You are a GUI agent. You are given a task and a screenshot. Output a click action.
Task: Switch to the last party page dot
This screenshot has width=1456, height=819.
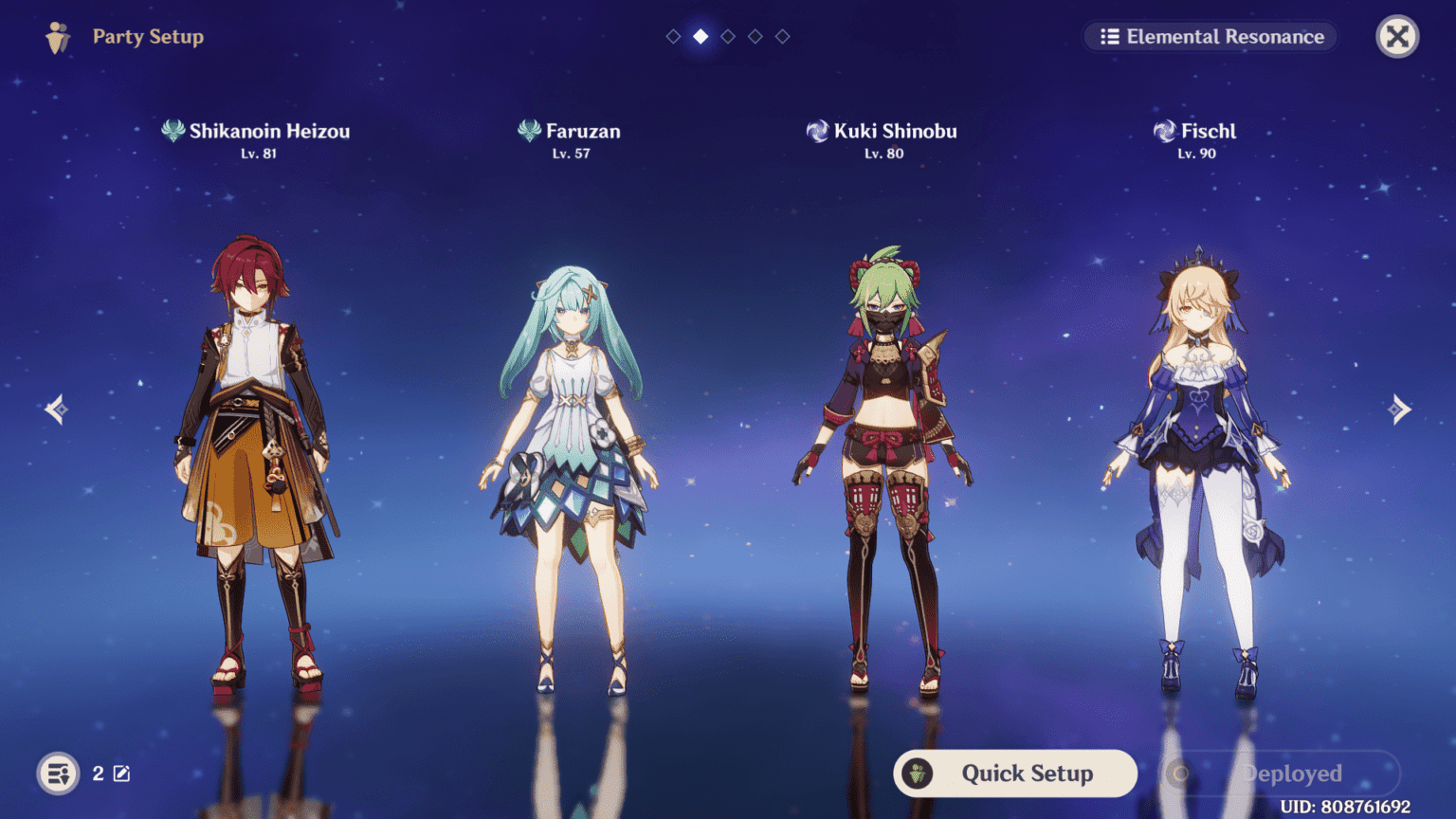(x=782, y=36)
